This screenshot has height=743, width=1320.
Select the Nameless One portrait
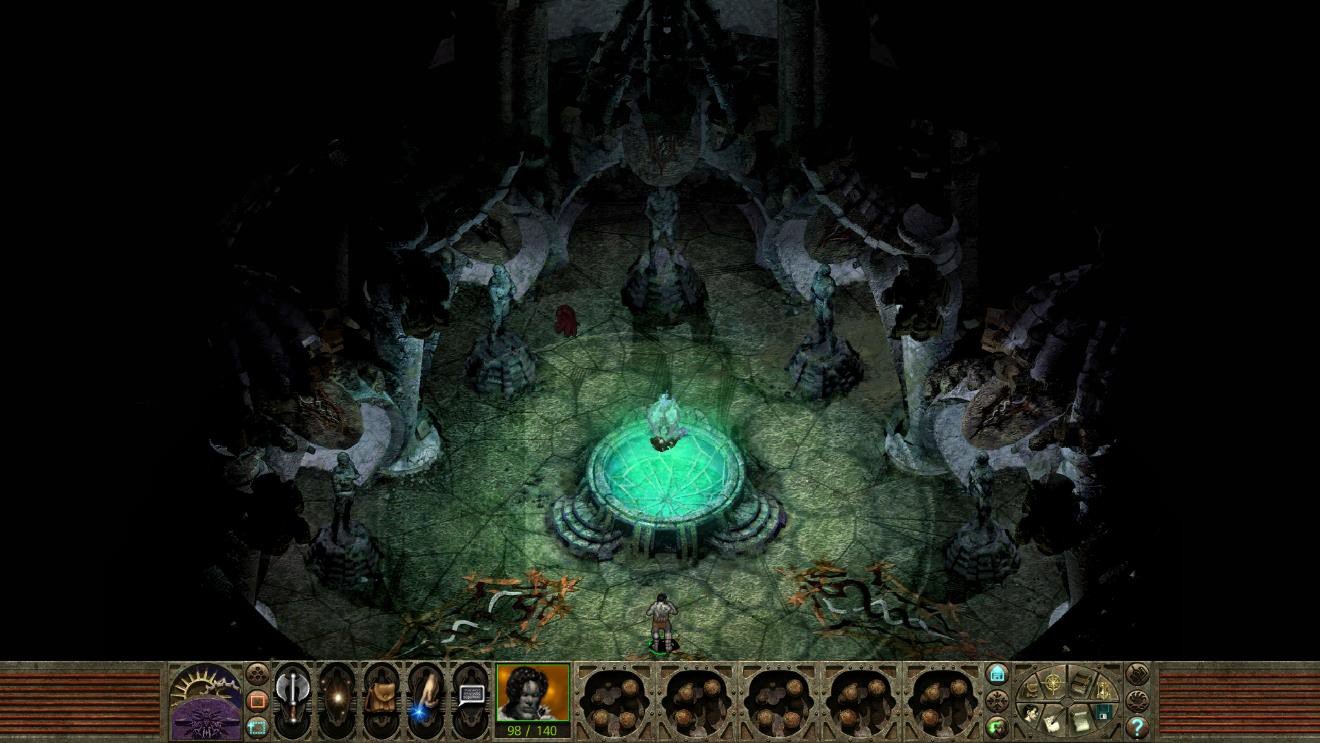(x=533, y=693)
